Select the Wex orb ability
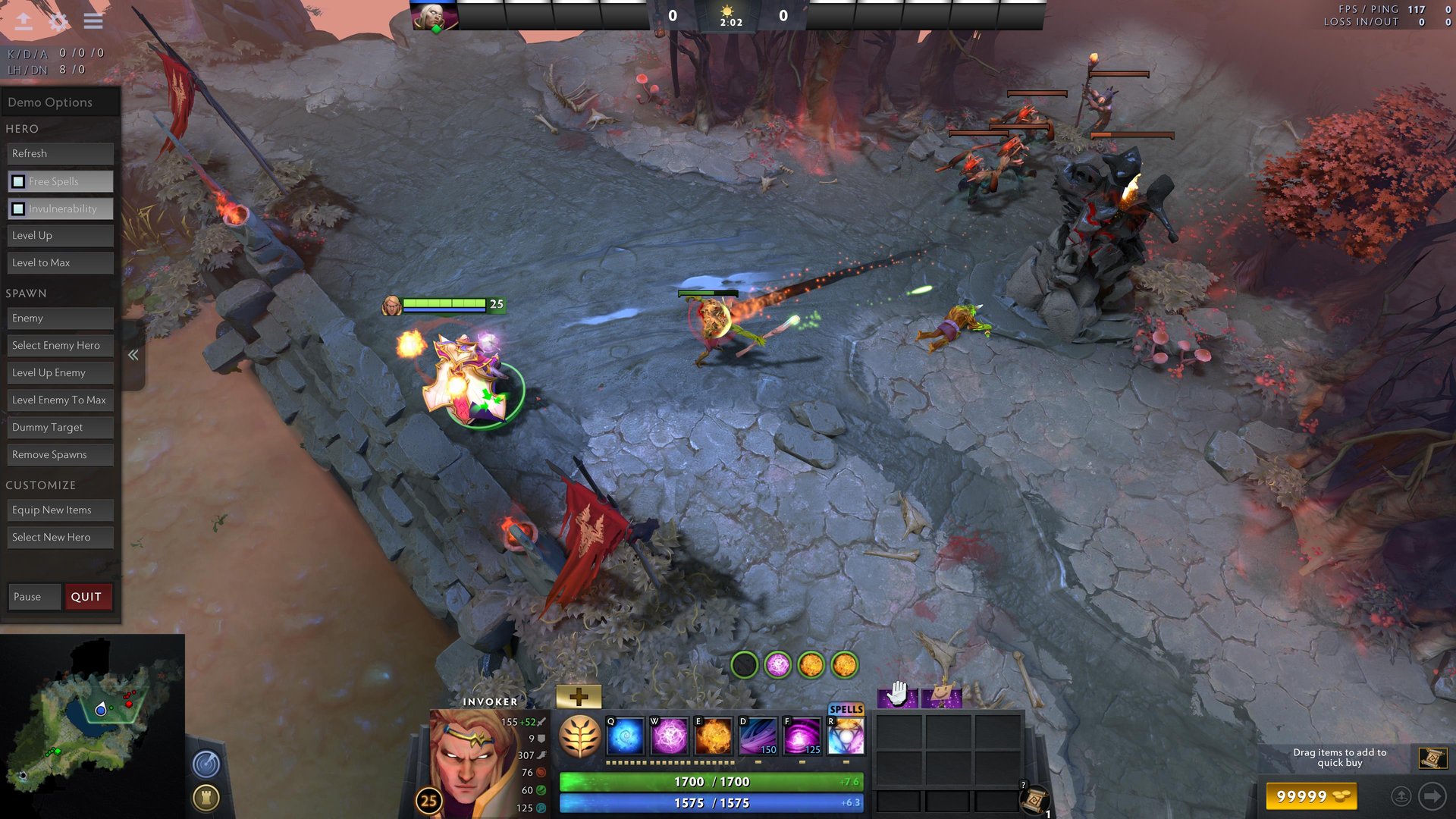Image resolution: width=1456 pixels, height=819 pixels. click(669, 736)
